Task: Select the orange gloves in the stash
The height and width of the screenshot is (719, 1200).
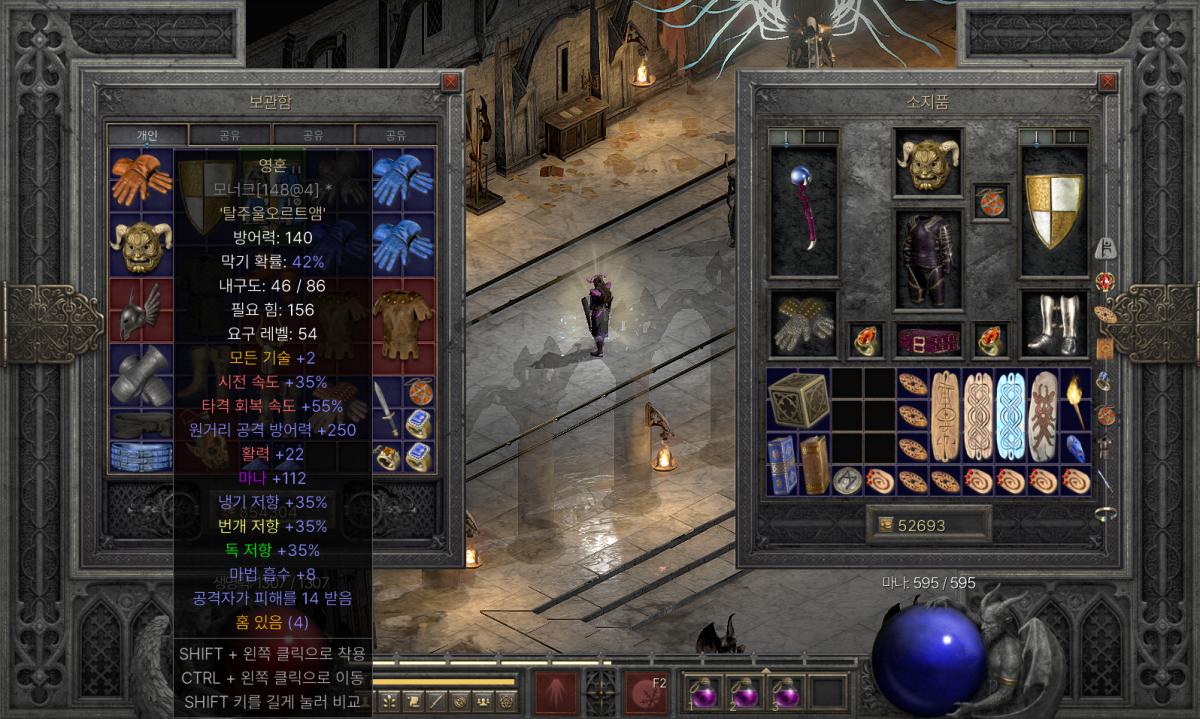Action: 141,180
